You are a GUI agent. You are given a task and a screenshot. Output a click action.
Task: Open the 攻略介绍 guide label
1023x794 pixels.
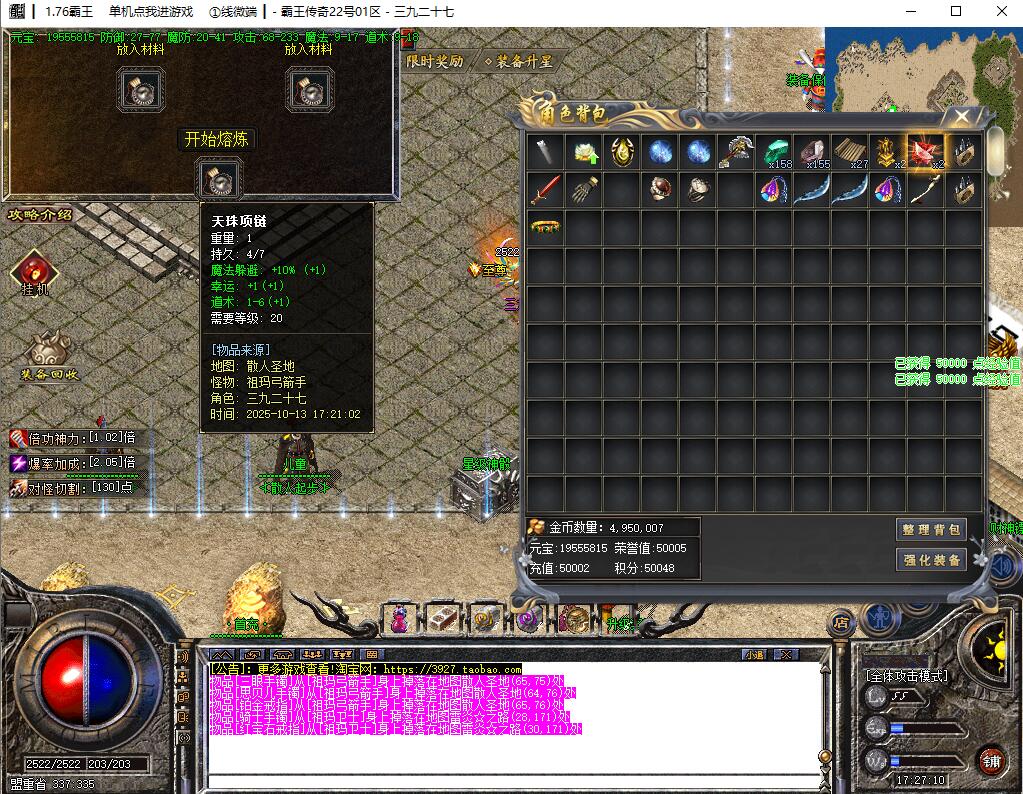tap(40, 214)
